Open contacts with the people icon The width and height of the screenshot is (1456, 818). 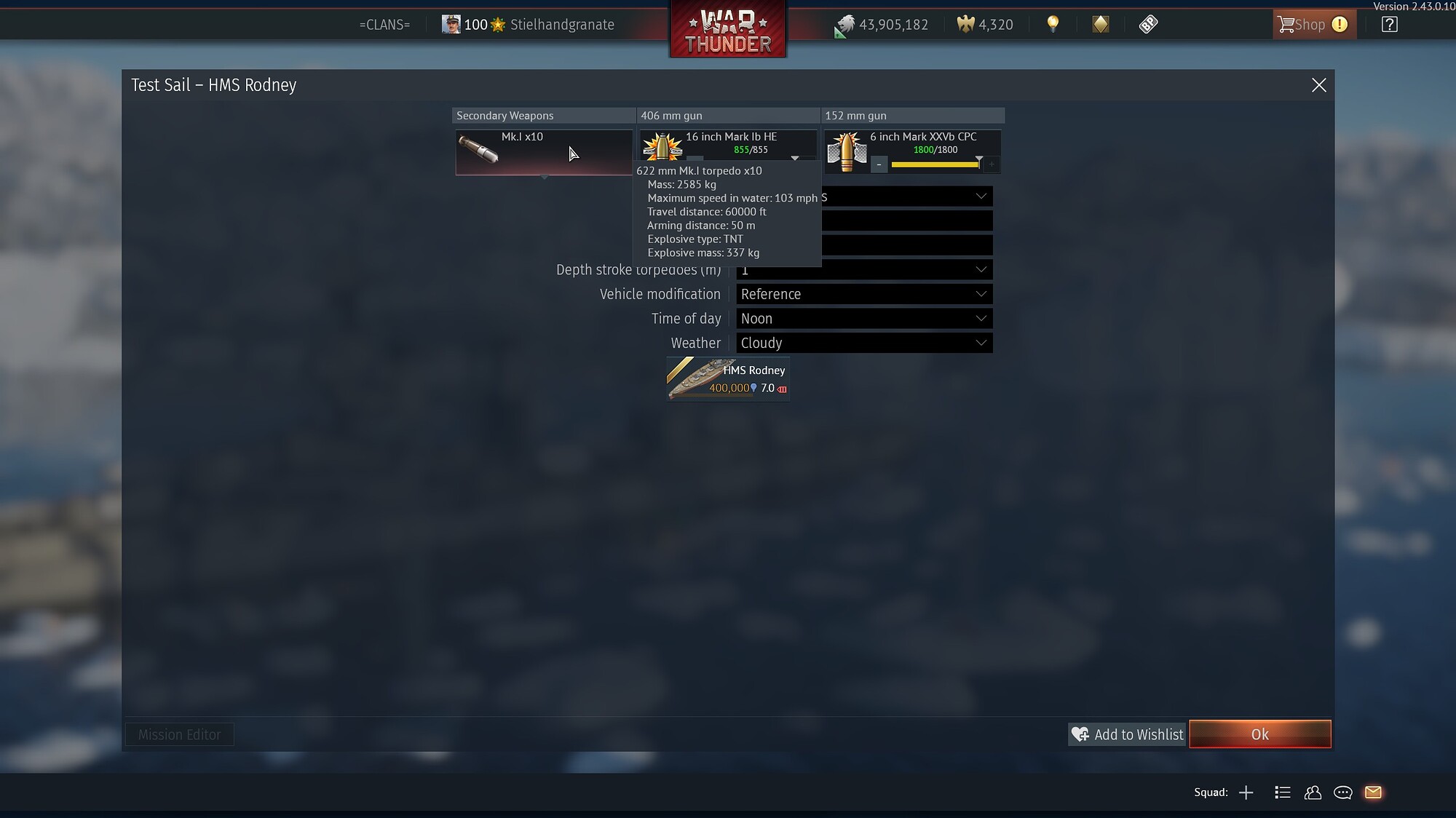1313,793
